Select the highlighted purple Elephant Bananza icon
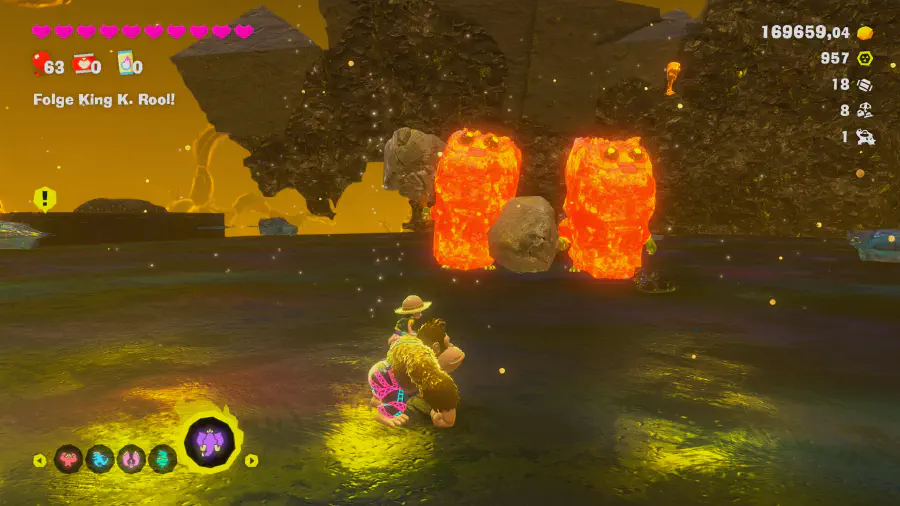Viewport: 900px width, 506px height. tap(209, 443)
